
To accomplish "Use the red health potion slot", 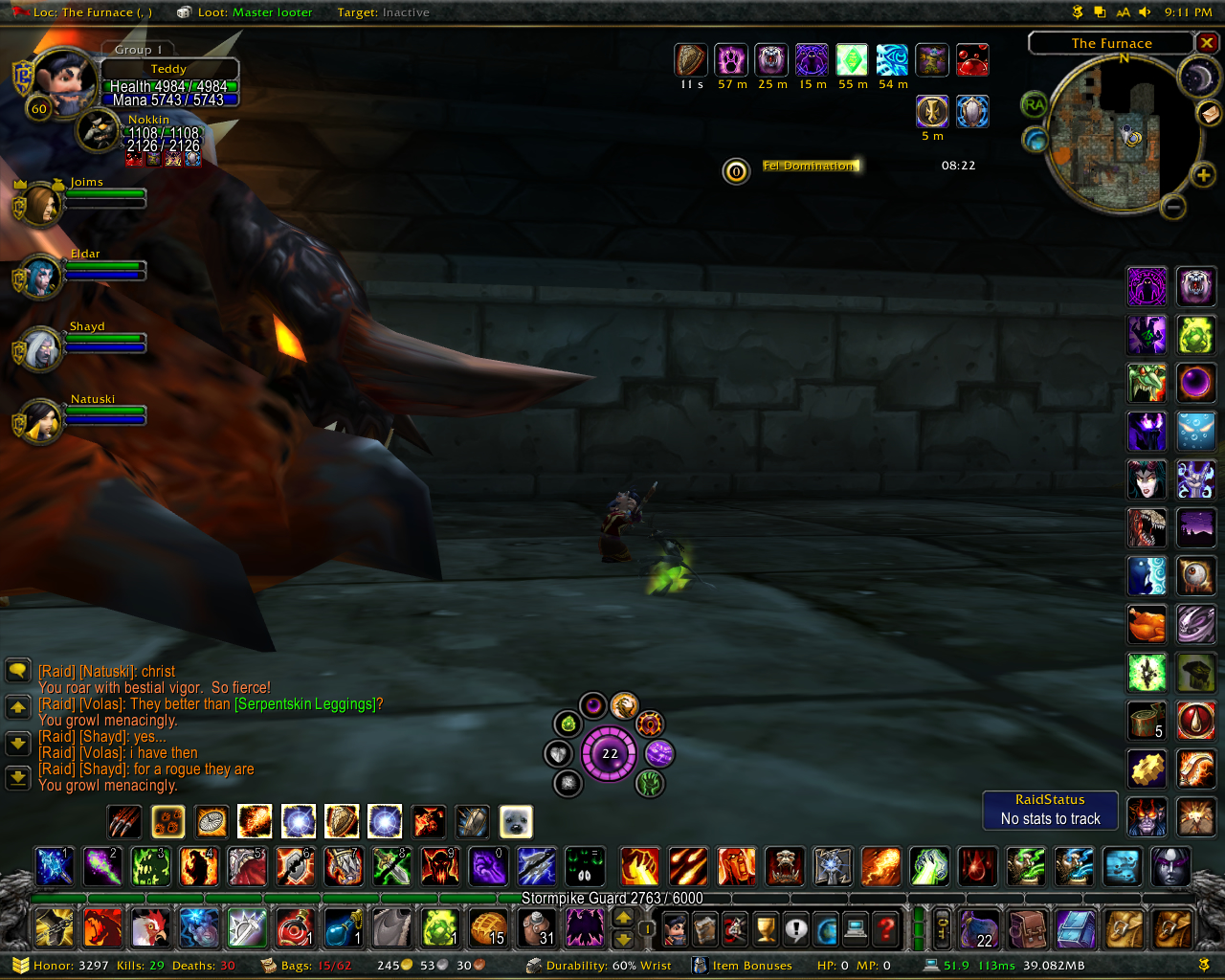I will coord(295,927).
